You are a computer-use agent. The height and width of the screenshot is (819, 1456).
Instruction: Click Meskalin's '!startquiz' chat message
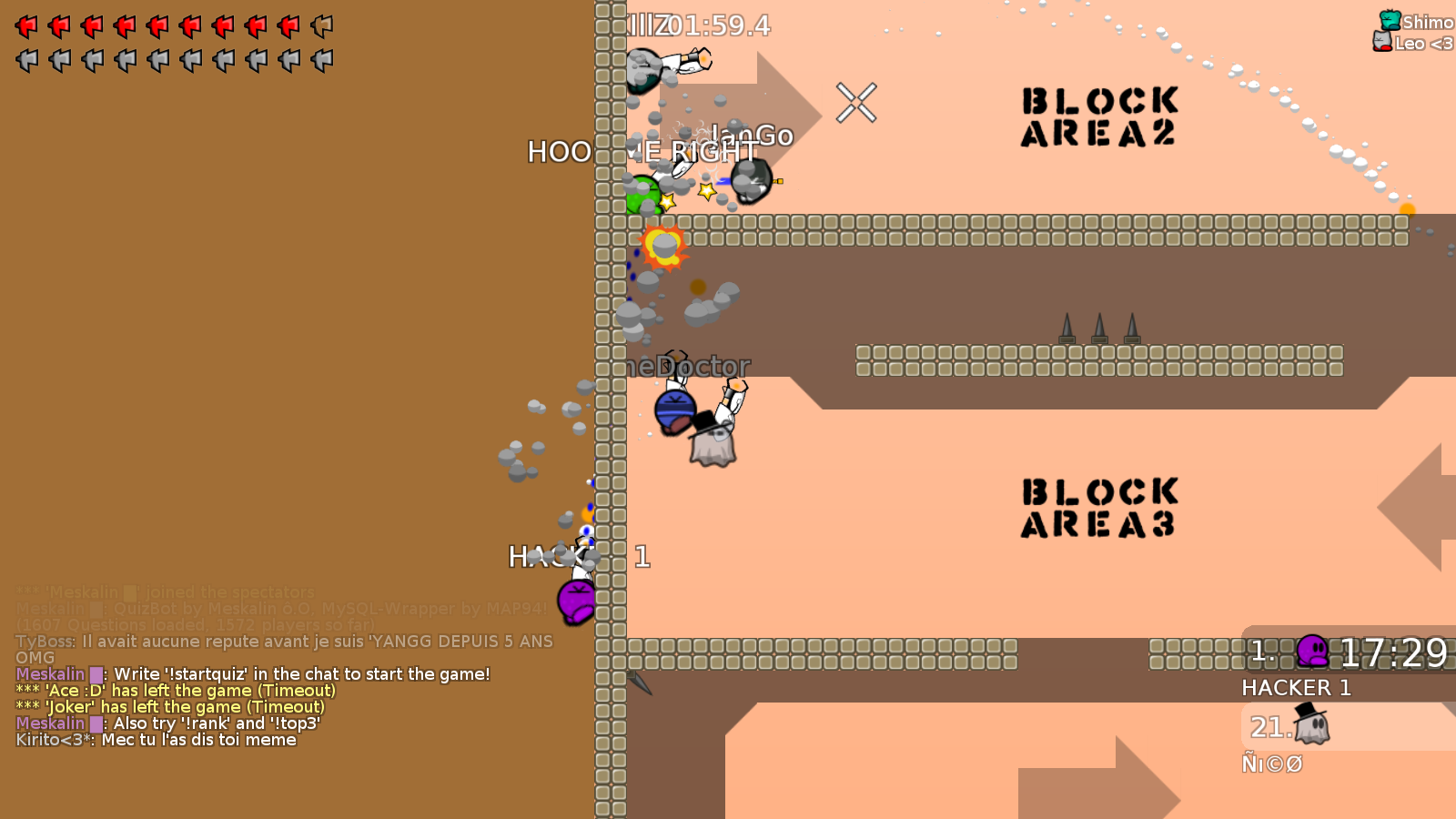253,674
